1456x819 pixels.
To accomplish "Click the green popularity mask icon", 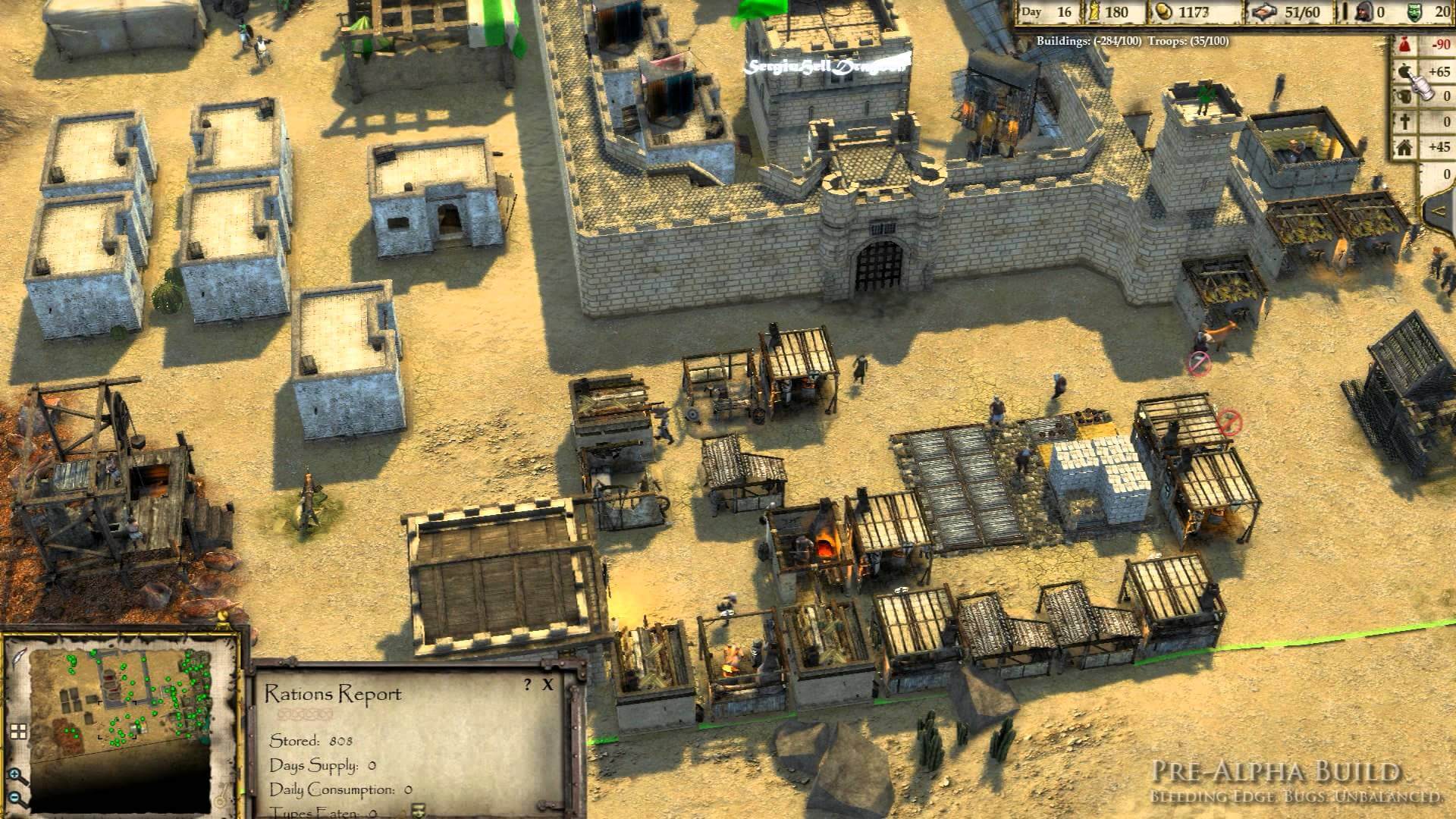I will click(x=1415, y=12).
